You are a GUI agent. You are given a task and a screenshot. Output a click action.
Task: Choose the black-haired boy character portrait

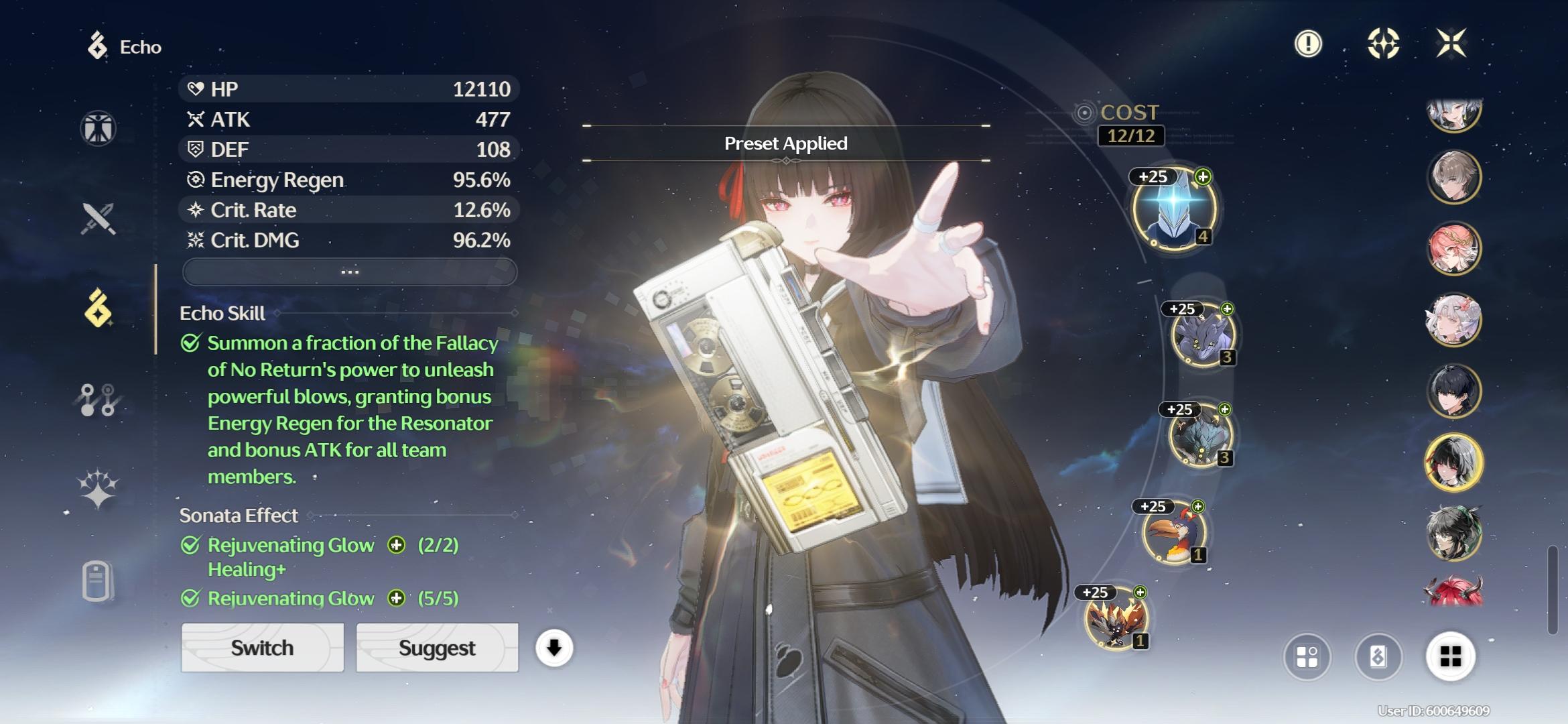coord(1453,391)
